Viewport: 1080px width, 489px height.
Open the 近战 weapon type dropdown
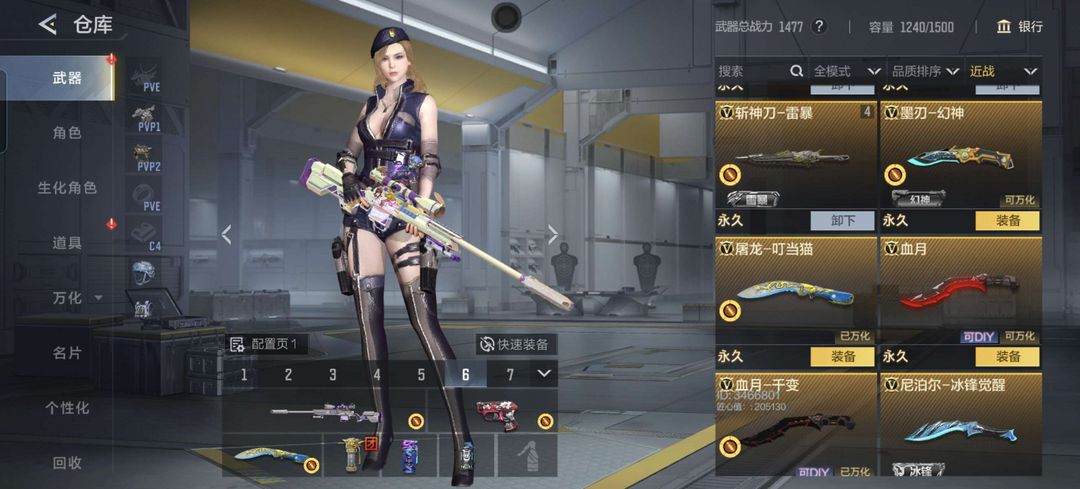coord(1002,71)
